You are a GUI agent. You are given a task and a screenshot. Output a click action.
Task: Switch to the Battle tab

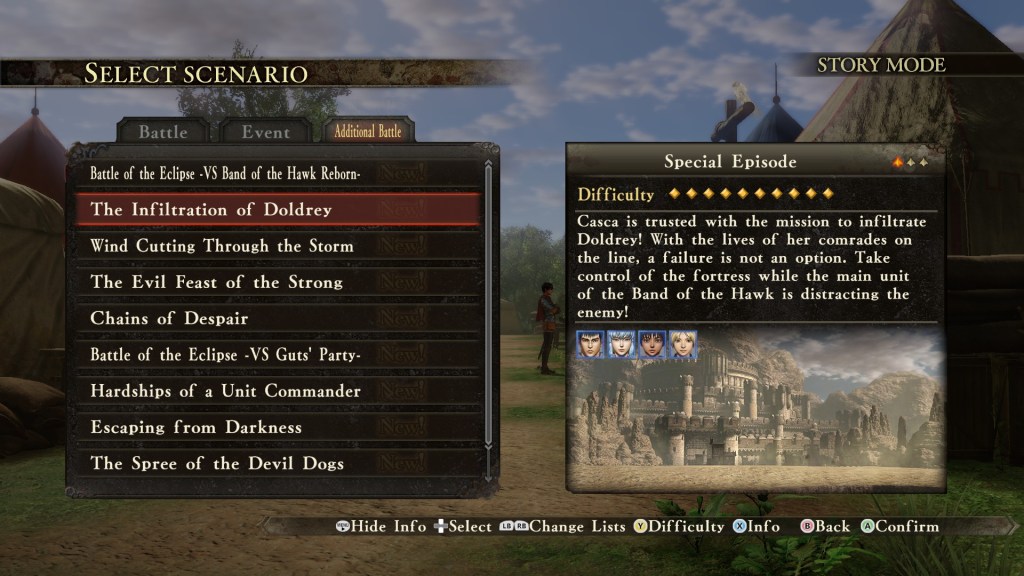(162, 131)
